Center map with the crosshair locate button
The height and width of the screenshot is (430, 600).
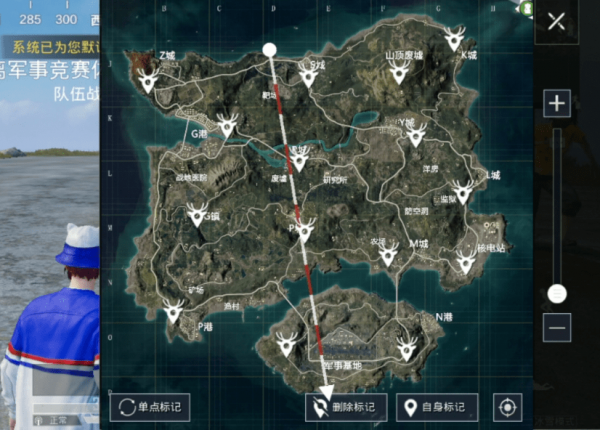point(508,407)
